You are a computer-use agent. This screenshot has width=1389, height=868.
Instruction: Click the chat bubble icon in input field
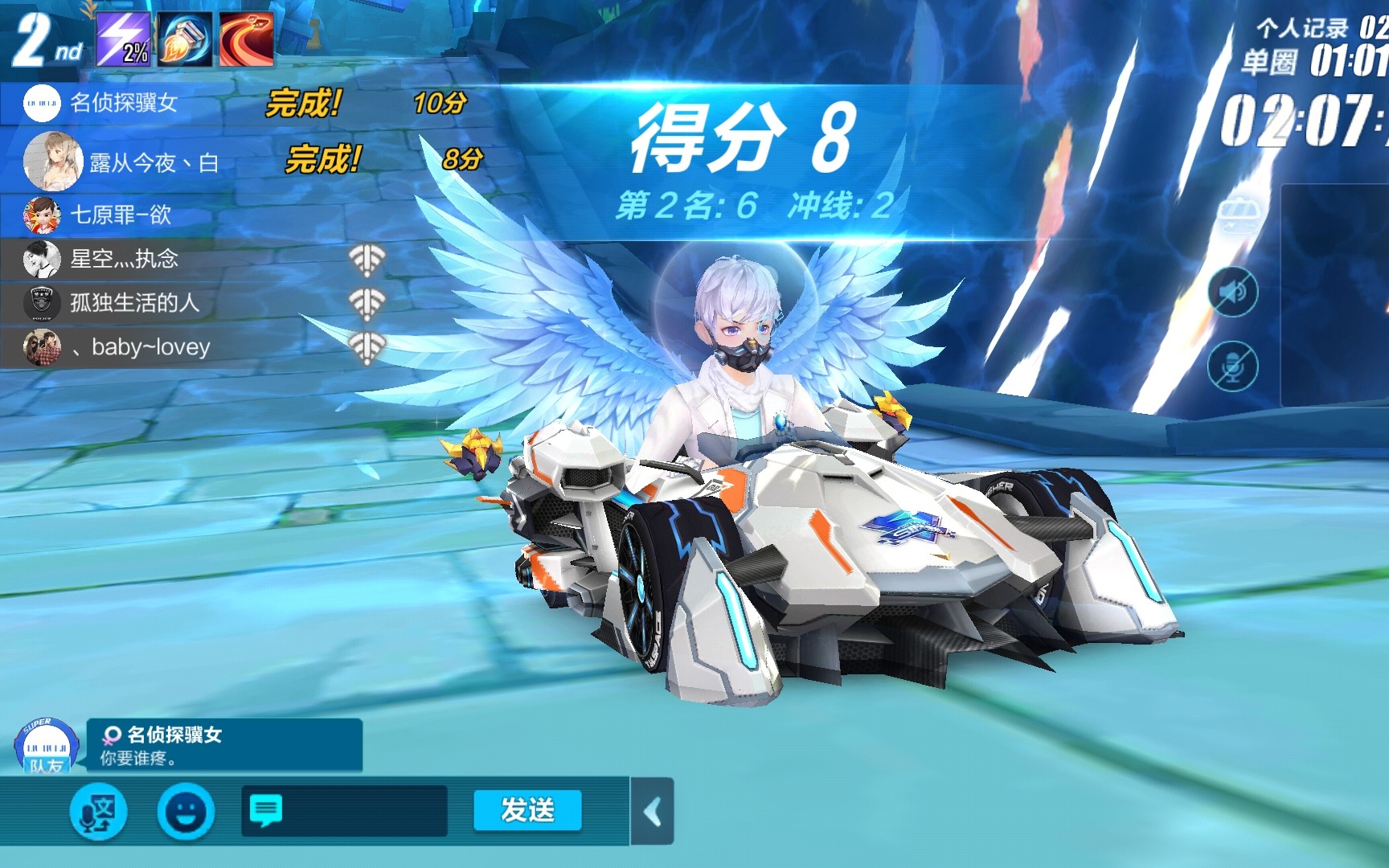point(265,810)
